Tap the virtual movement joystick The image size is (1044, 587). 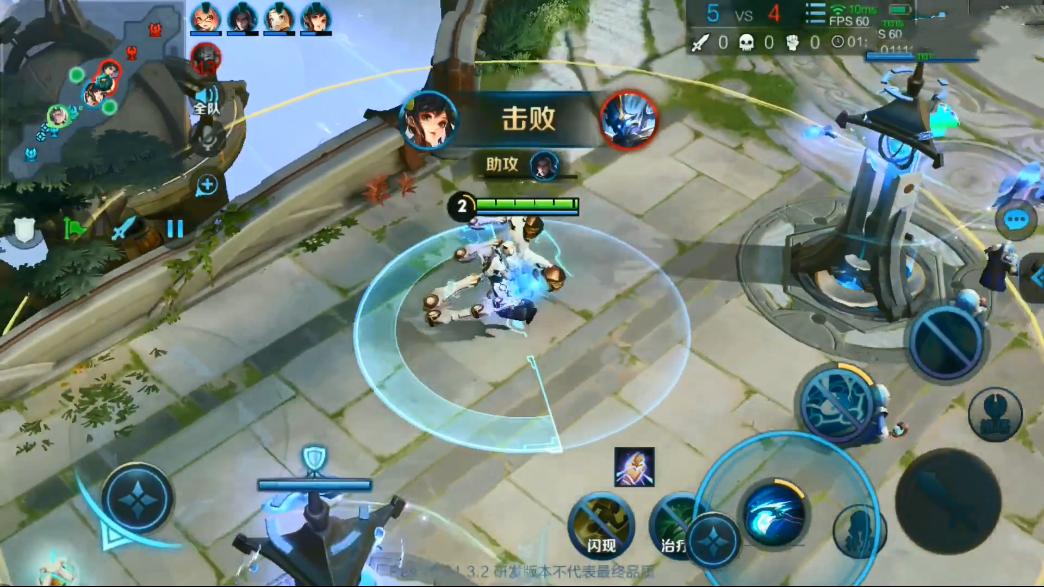click(138, 498)
